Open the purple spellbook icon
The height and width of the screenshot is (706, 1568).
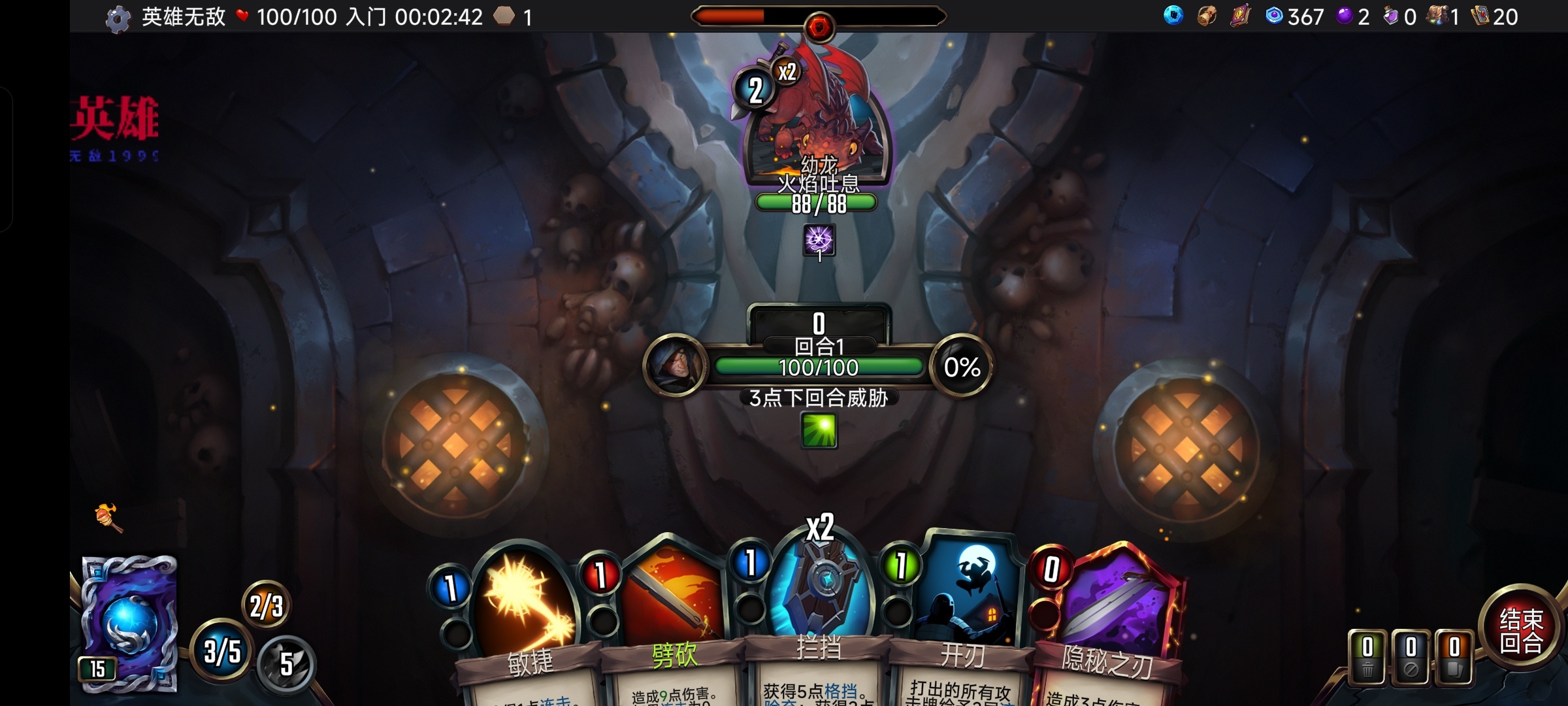pyautogui.click(x=1239, y=16)
